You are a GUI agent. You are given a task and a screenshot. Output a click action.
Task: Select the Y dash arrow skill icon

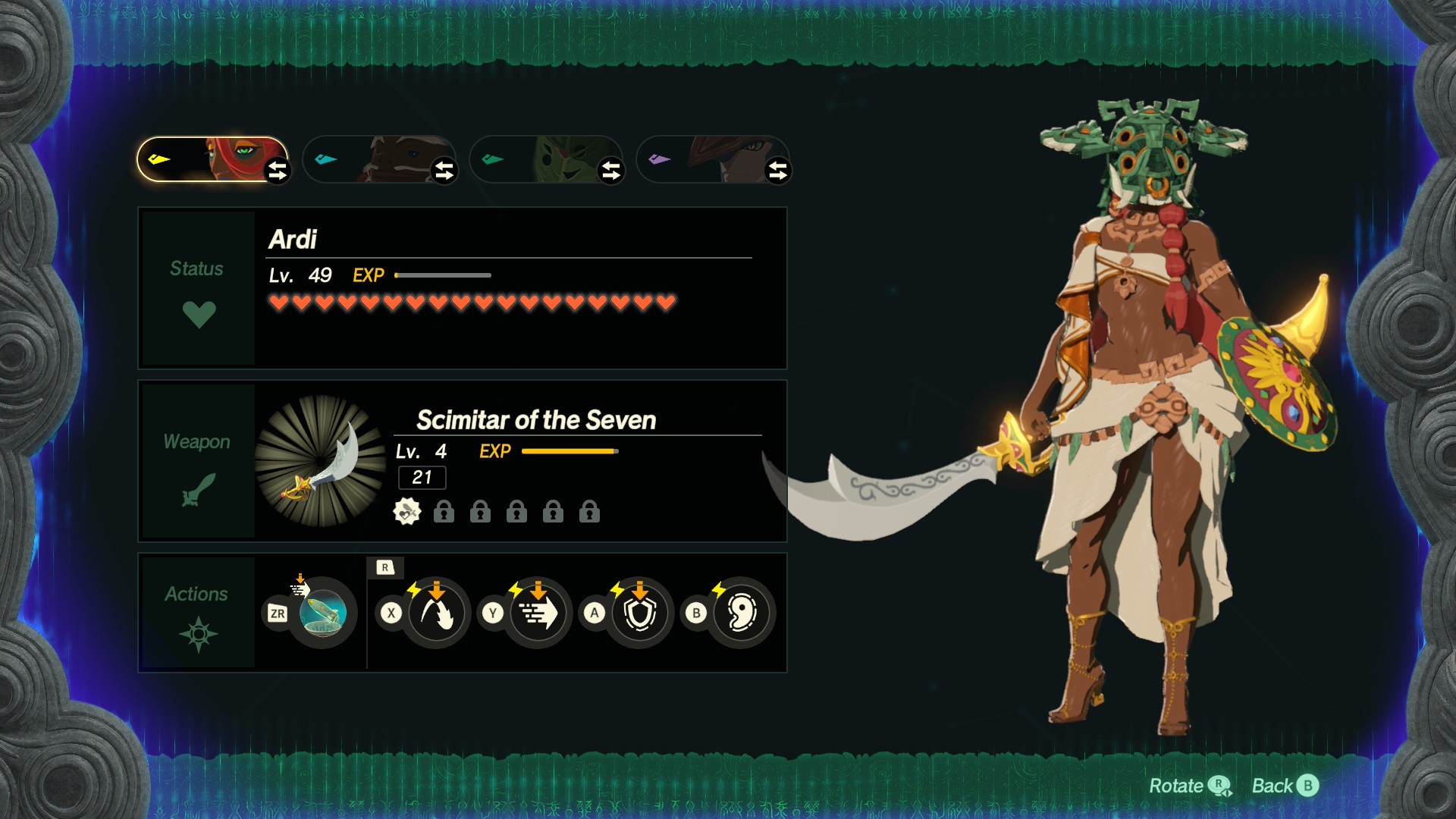coord(538,613)
